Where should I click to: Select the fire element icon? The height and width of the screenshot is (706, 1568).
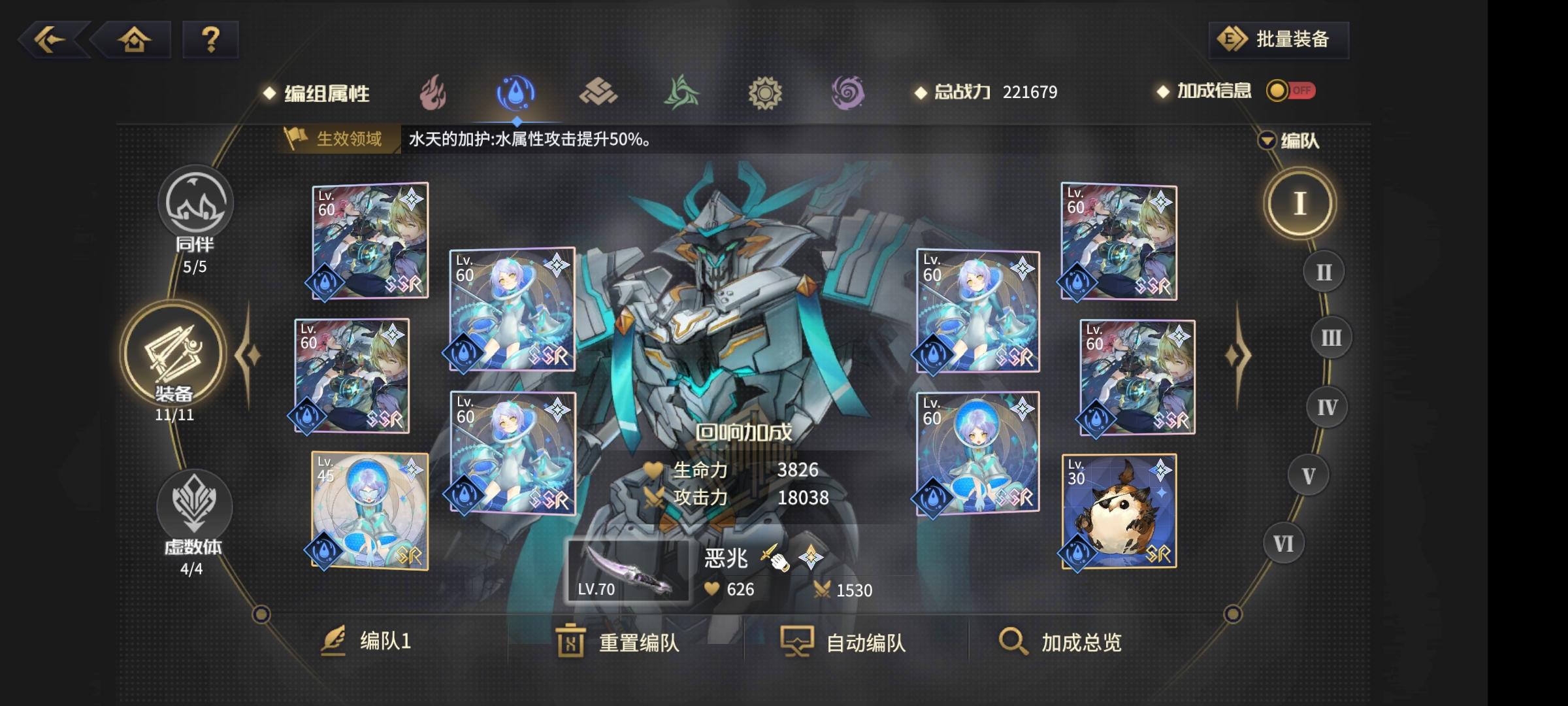[x=431, y=92]
